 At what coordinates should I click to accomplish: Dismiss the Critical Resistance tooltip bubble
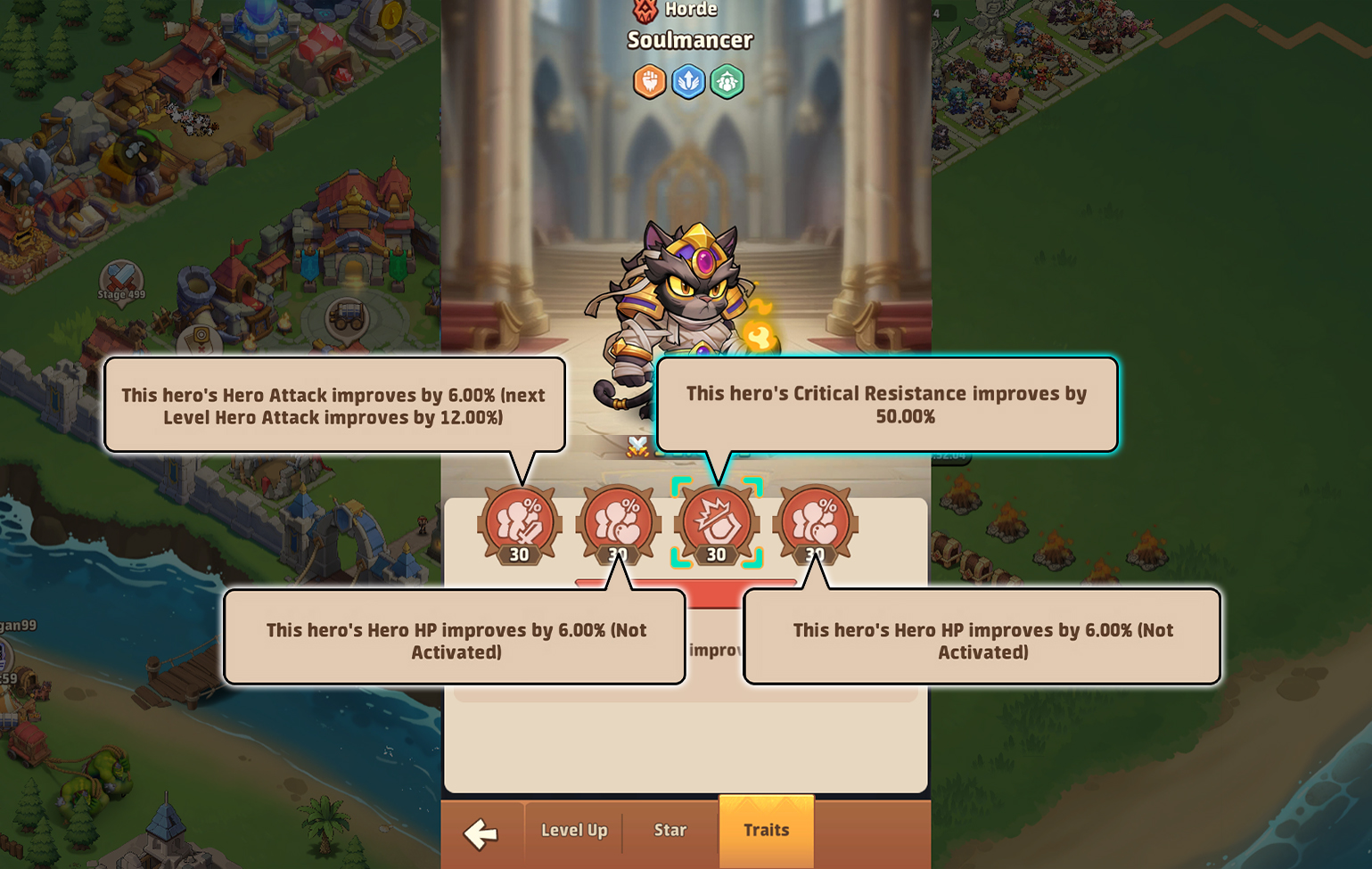point(887,404)
